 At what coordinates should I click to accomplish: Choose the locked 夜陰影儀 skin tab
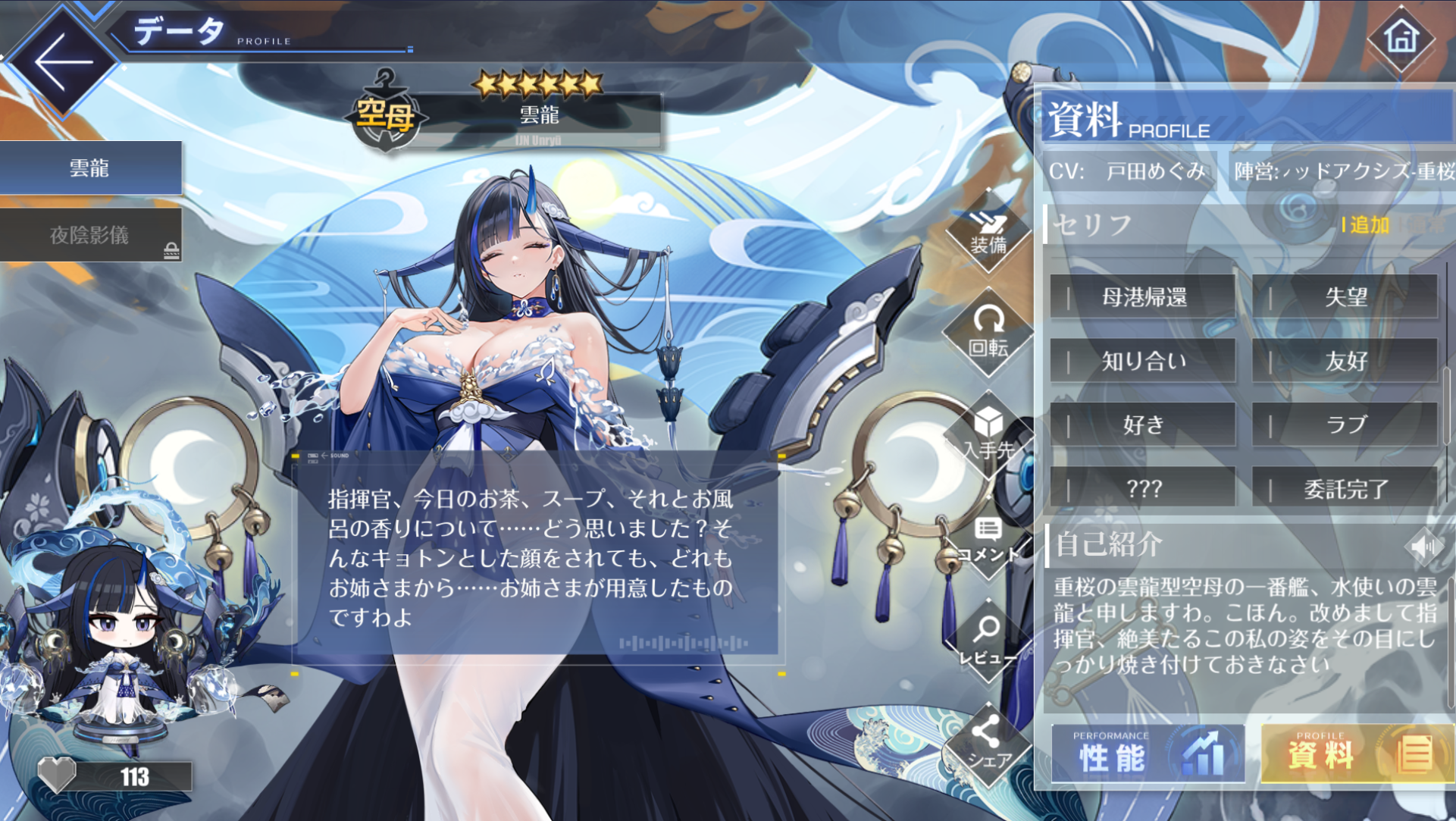pyautogui.click(x=90, y=235)
